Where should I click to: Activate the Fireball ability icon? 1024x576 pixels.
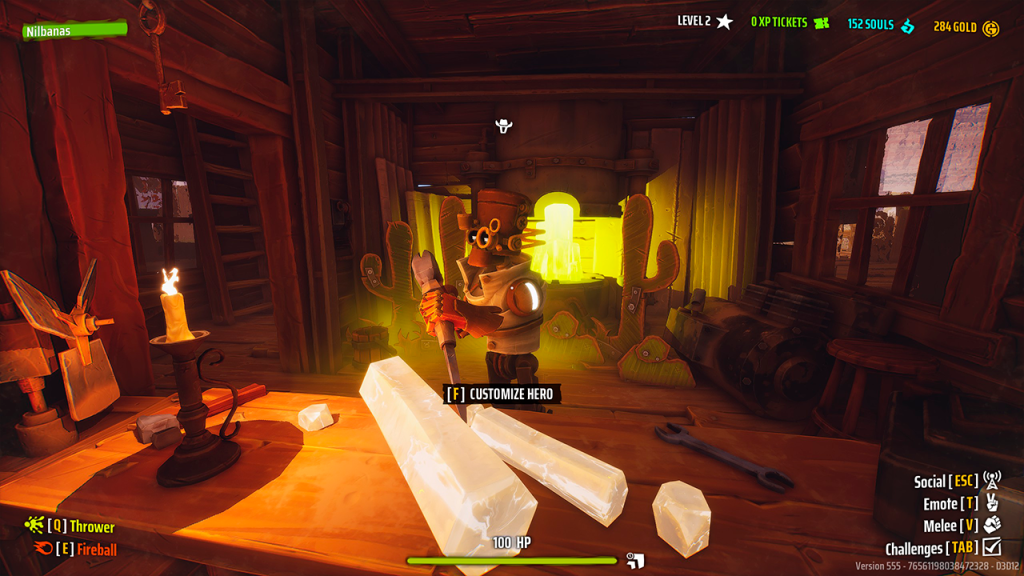pyautogui.click(x=43, y=548)
